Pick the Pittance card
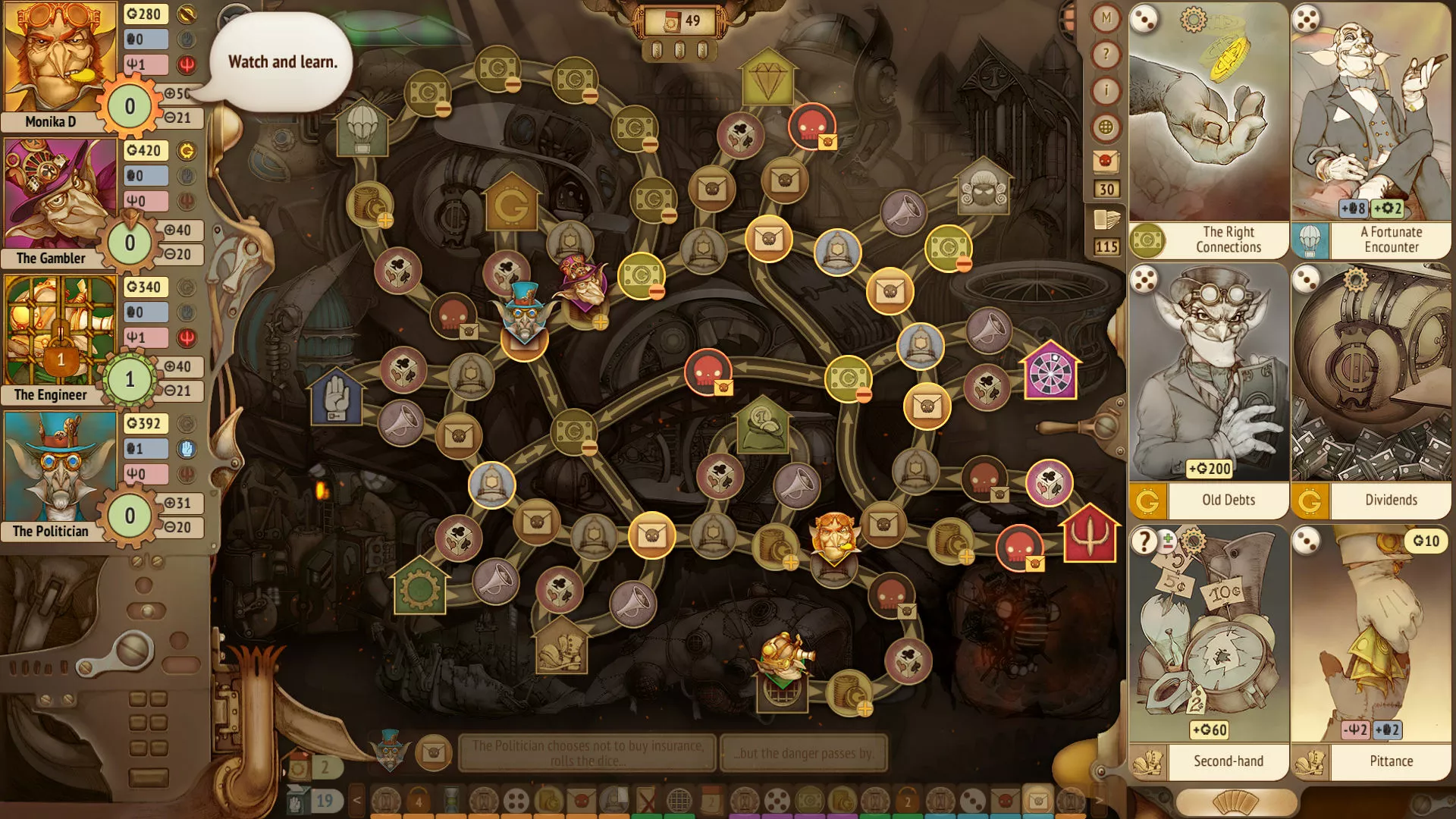 point(1371,652)
